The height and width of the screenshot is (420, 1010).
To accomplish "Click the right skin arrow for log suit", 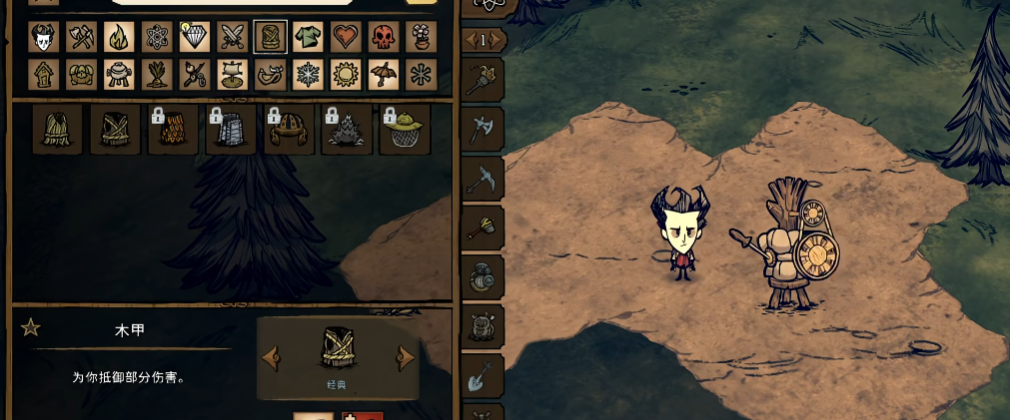I will tap(405, 357).
